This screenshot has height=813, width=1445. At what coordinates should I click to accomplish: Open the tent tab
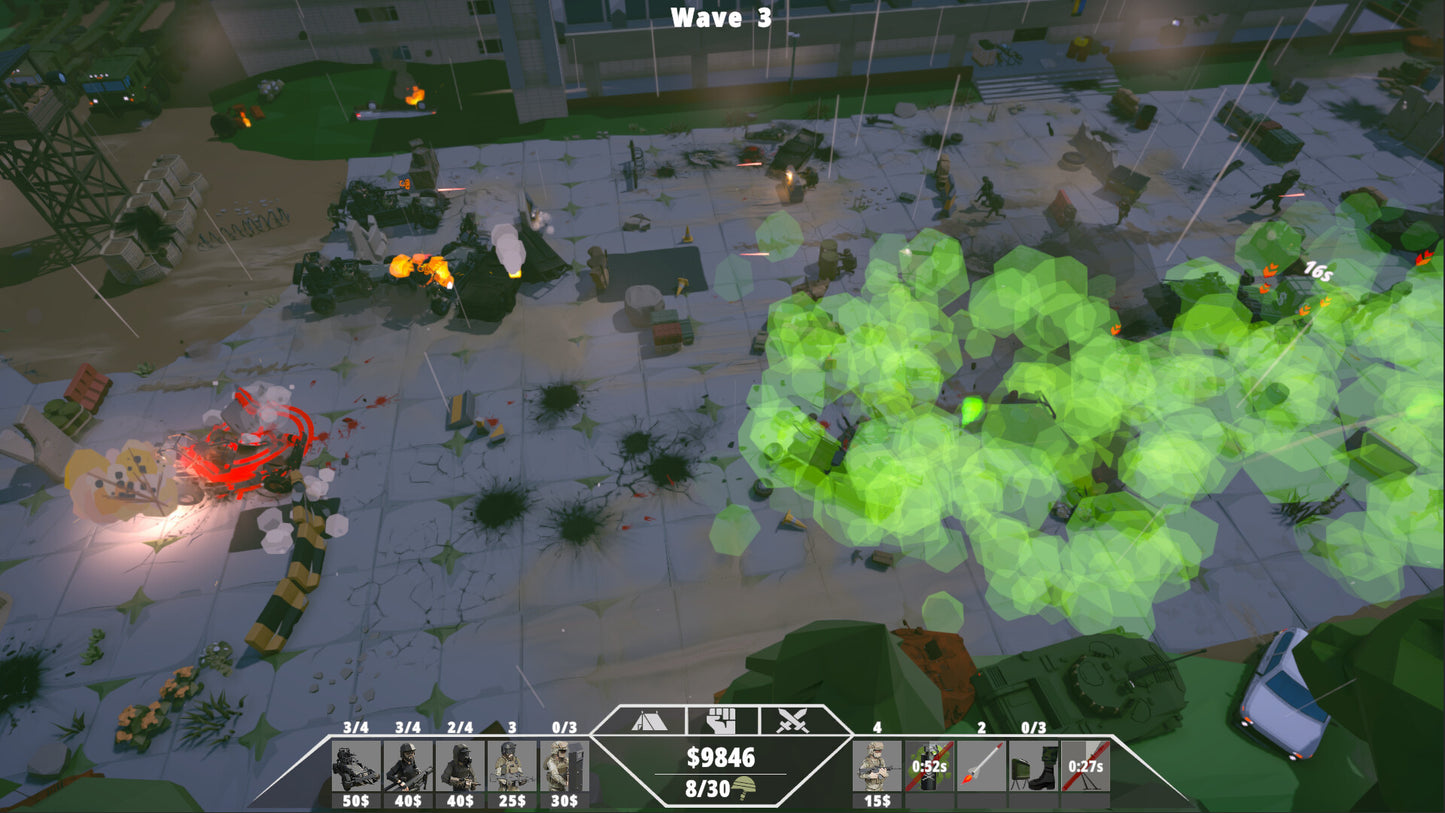[x=645, y=720]
